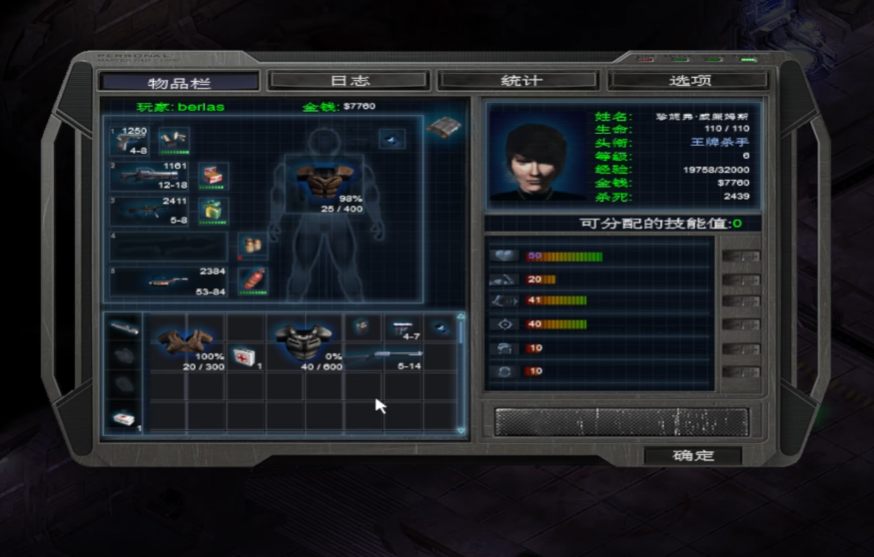Show the 统计 statistics tab
Image resolution: width=874 pixels, height=557 pixels.
point(520,81)
